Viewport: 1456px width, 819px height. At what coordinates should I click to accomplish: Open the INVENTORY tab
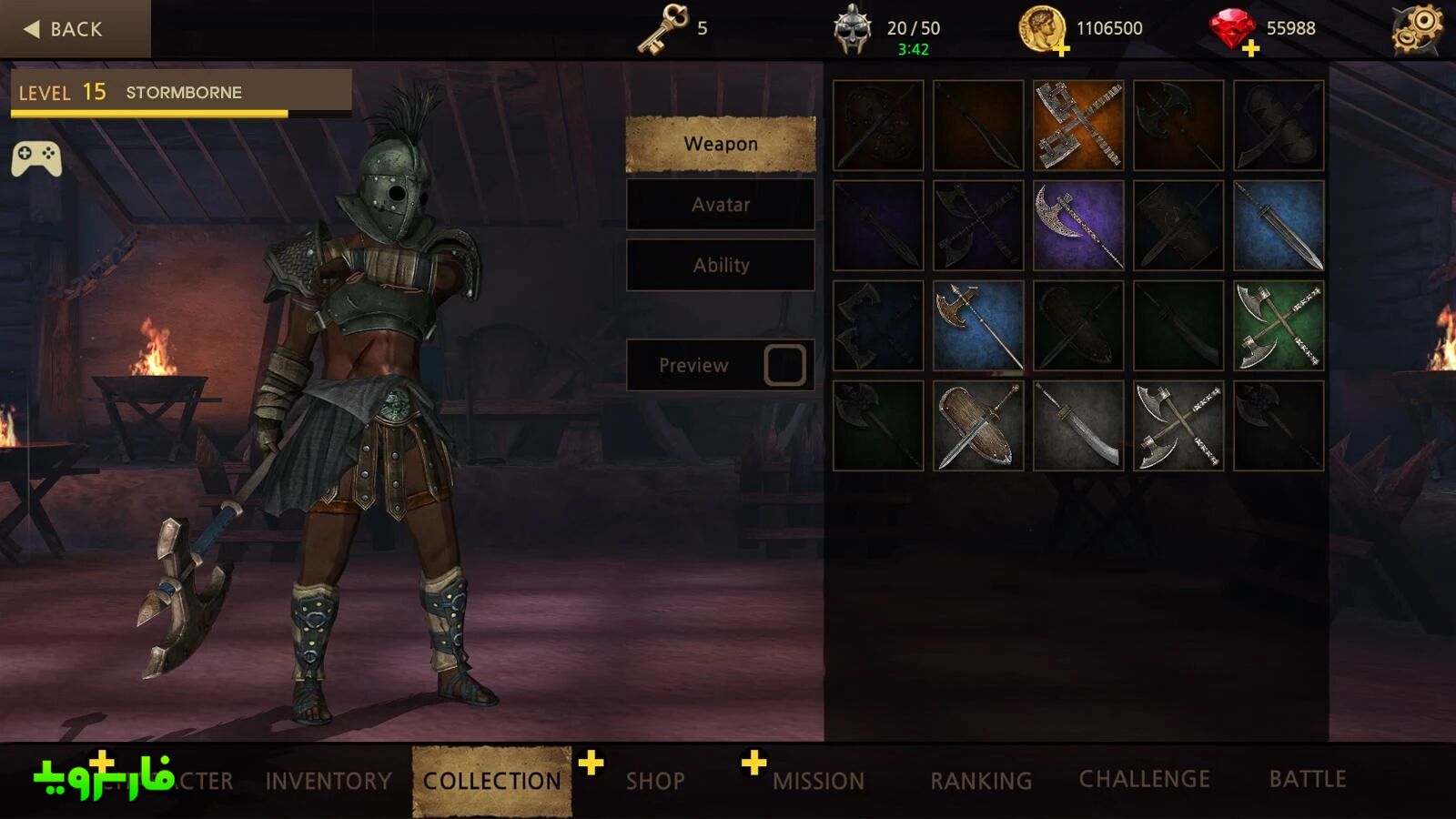coord(329,781)
